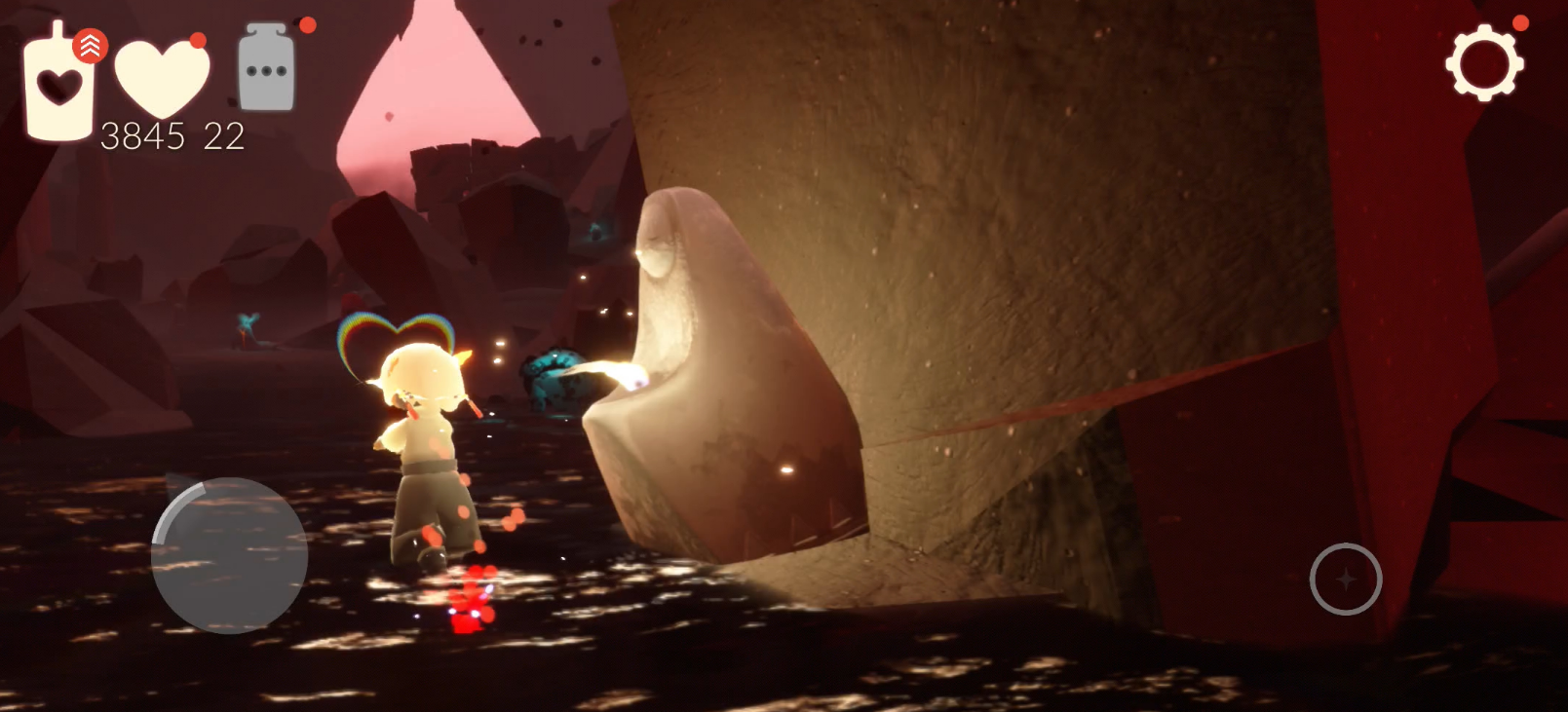Tap the virtual movement joystick
The height and width of the screenshot is (712, 1568).
click(230, 555)
